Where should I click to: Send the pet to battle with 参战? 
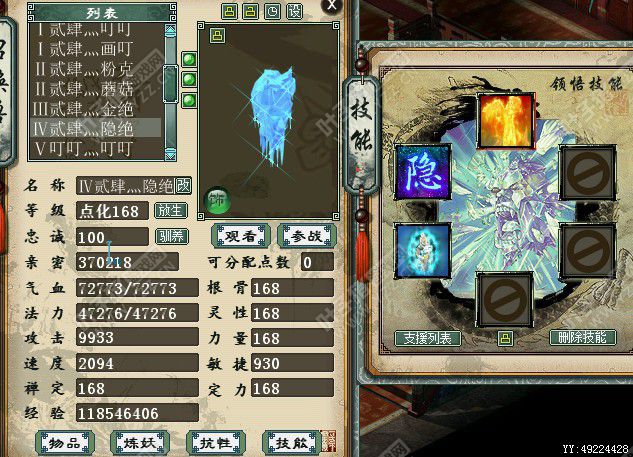pos(307,236)
